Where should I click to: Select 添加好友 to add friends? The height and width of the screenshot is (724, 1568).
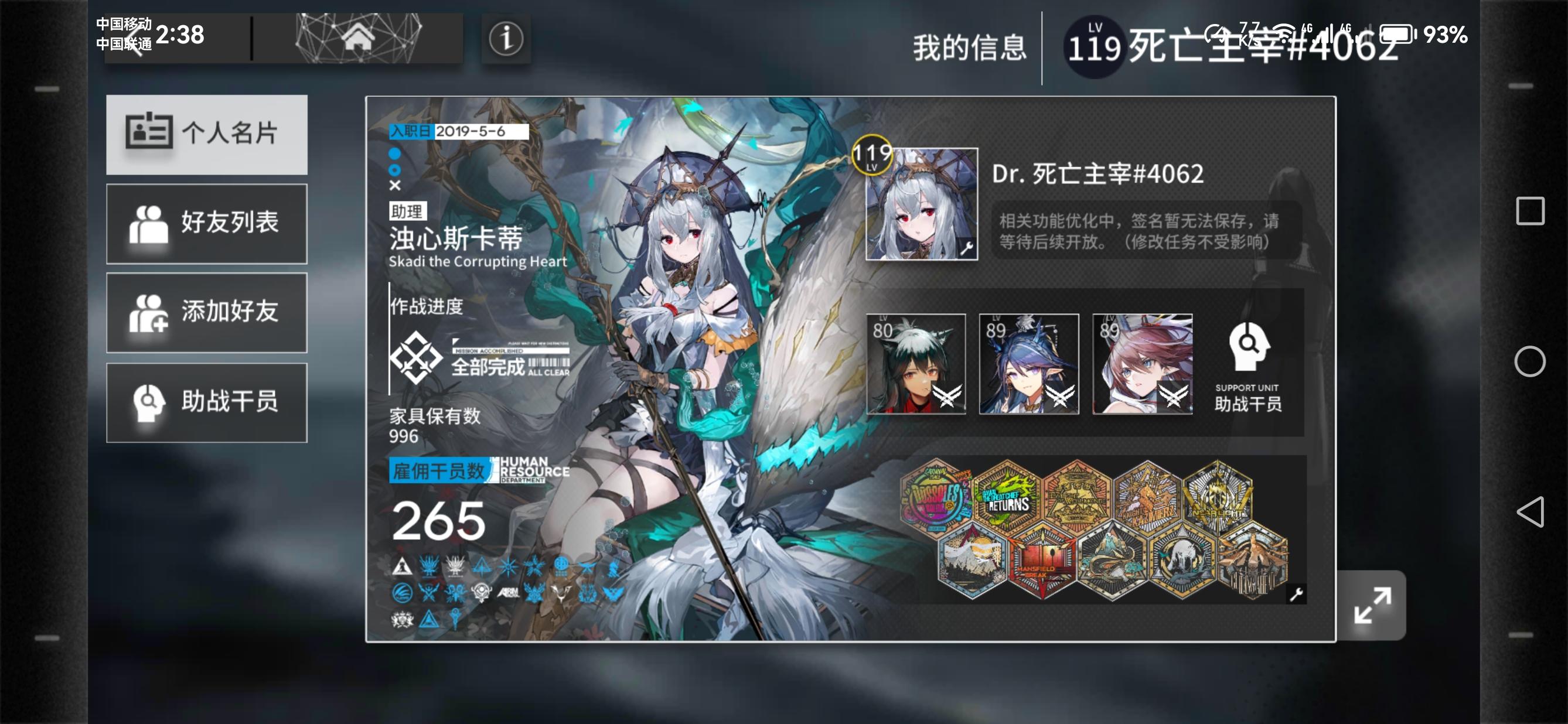click(206, 313)
